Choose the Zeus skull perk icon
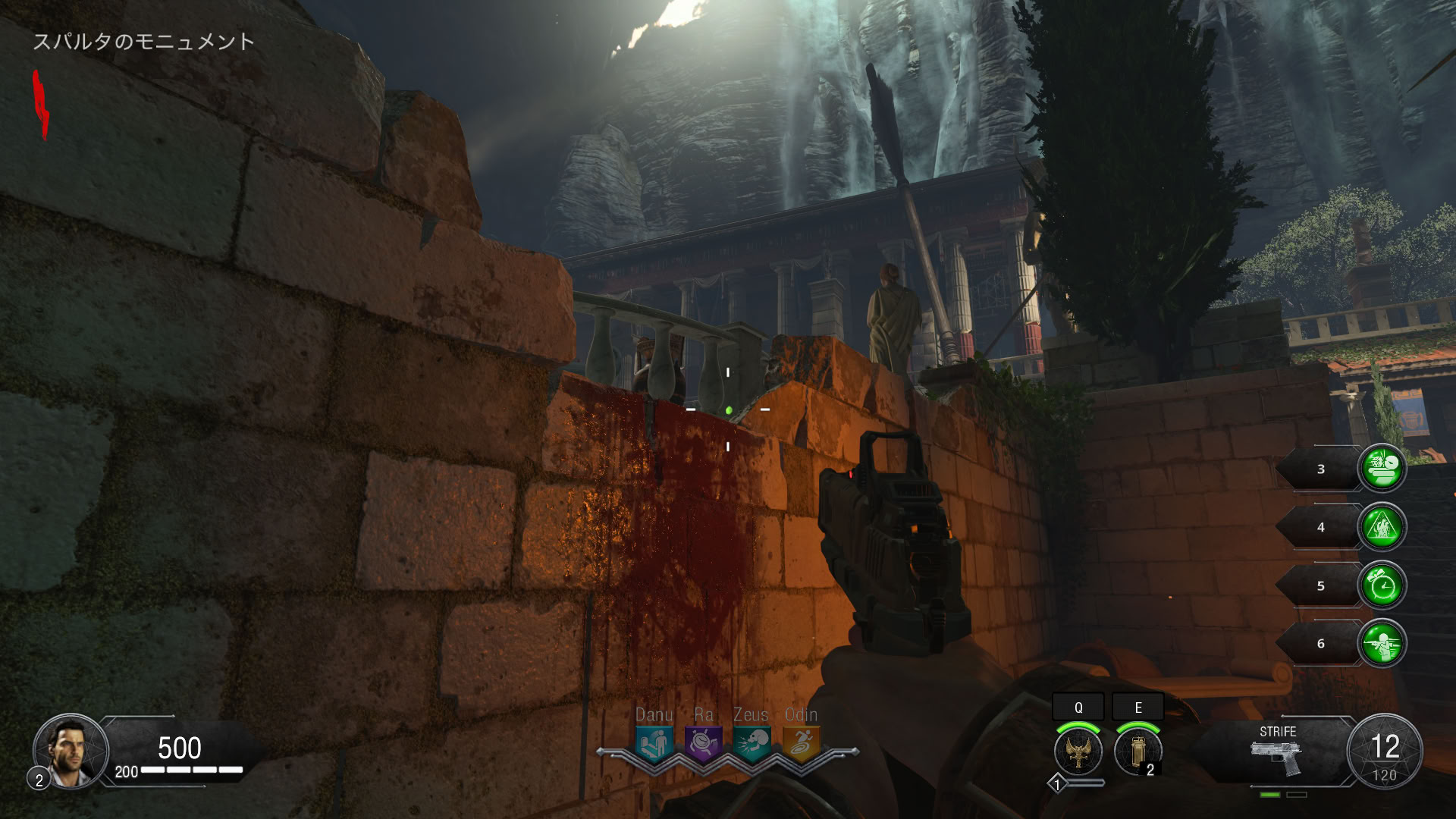Screen dimensions: 1456x819 pos(752,743)
